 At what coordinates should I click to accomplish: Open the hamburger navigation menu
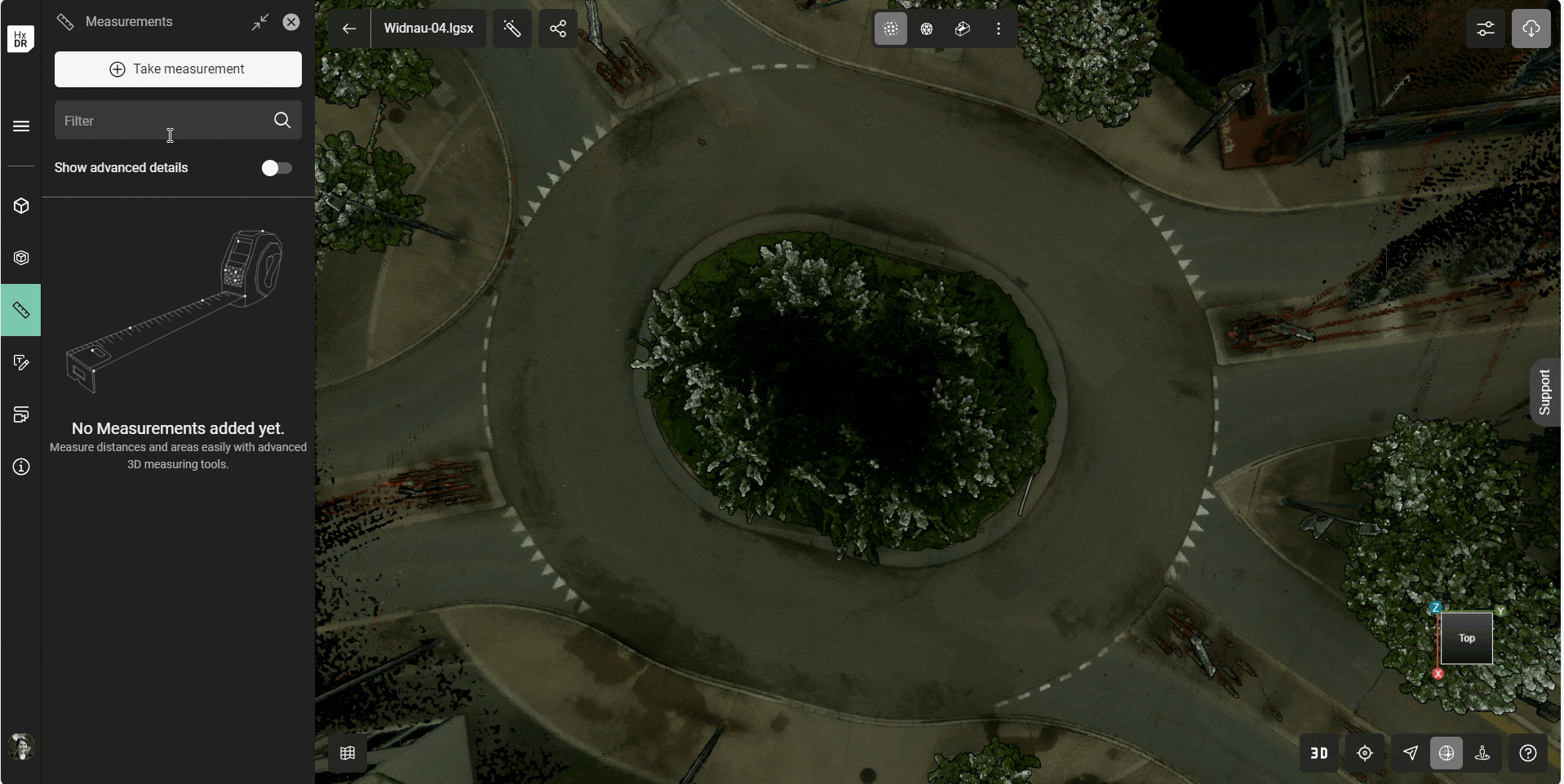20,126
